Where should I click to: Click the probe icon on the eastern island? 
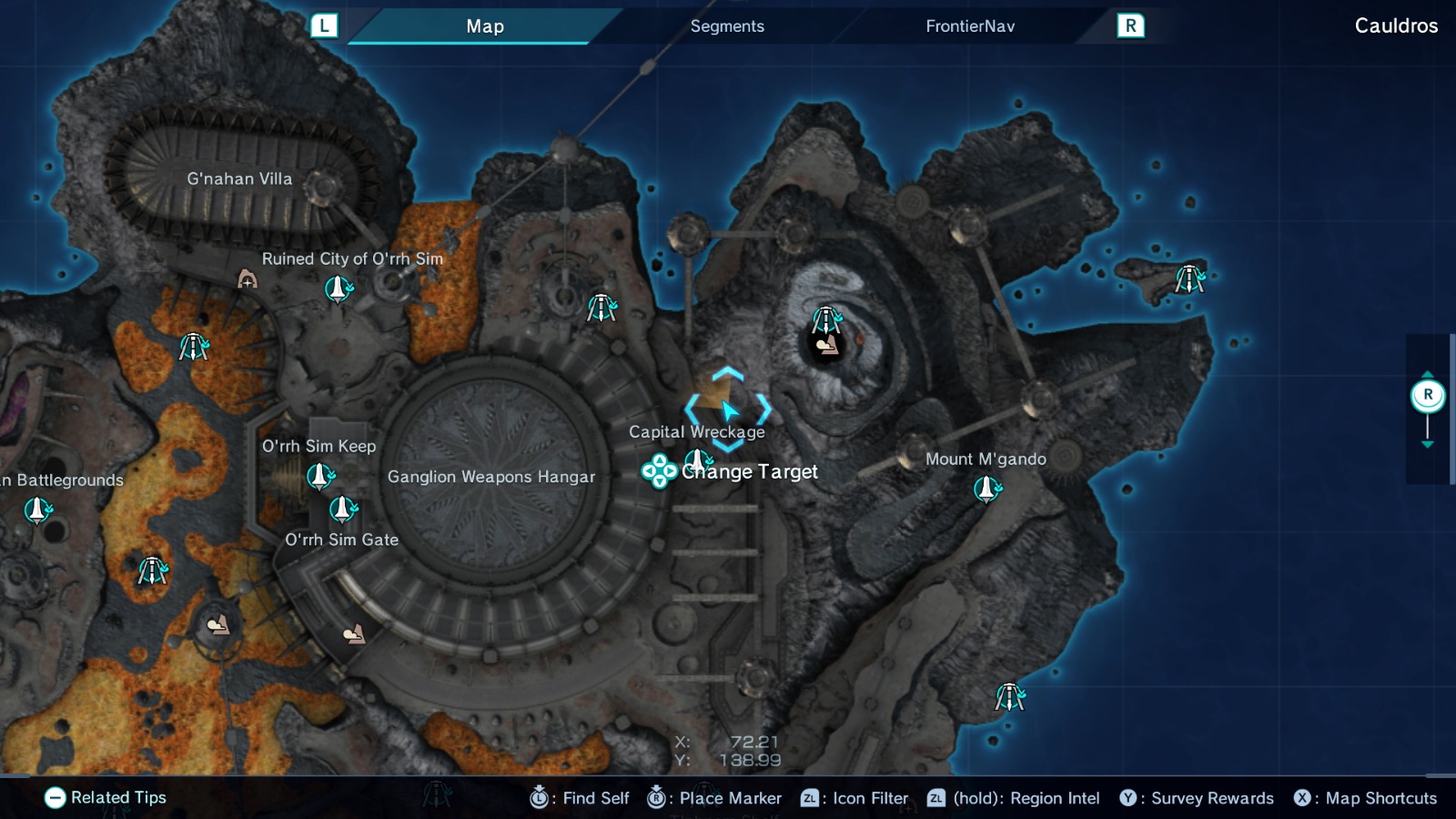(x=1189, y=278)
